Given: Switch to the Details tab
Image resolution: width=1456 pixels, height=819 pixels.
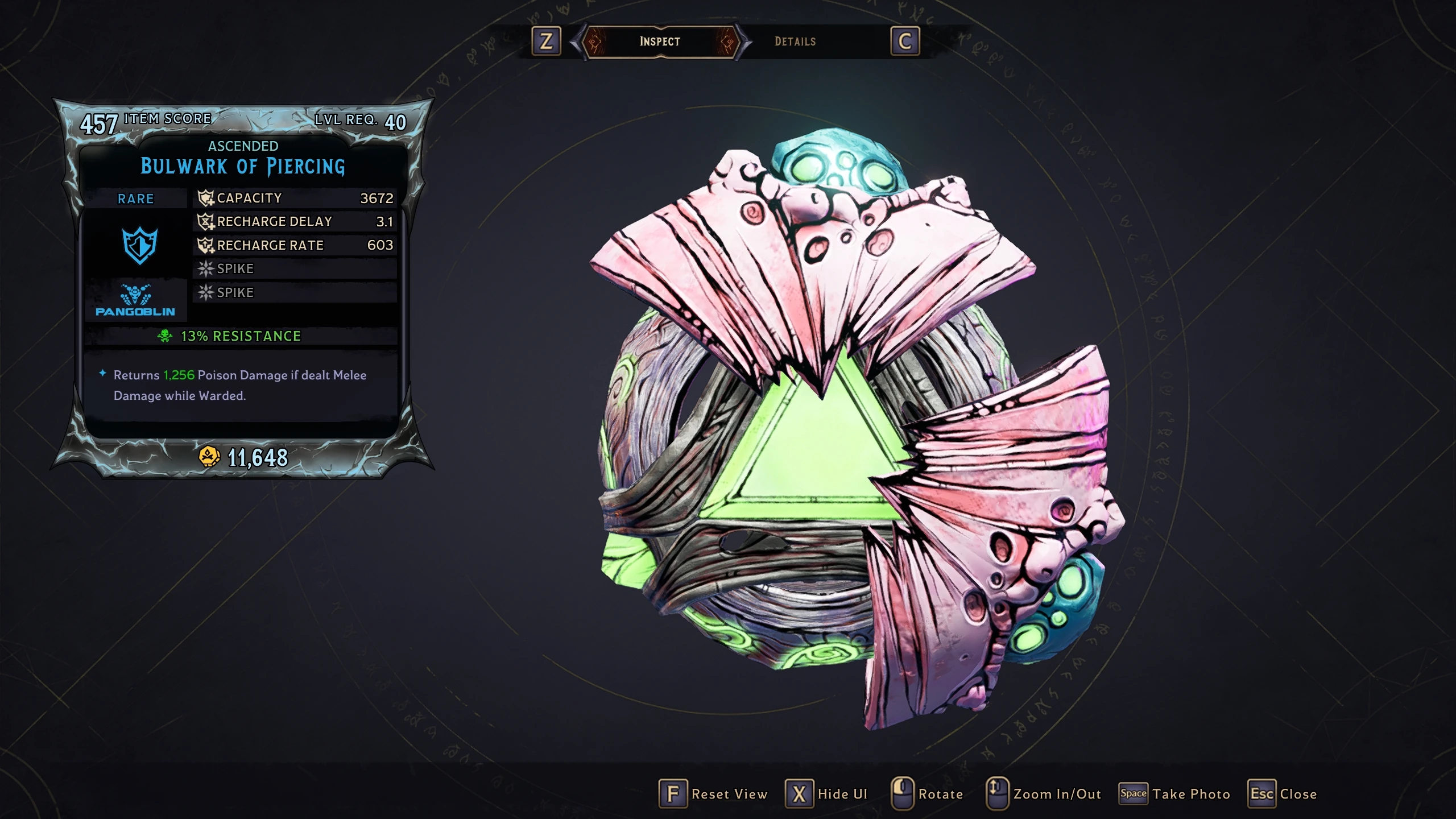Looking at the screenshot, I should tap(795, 42).
